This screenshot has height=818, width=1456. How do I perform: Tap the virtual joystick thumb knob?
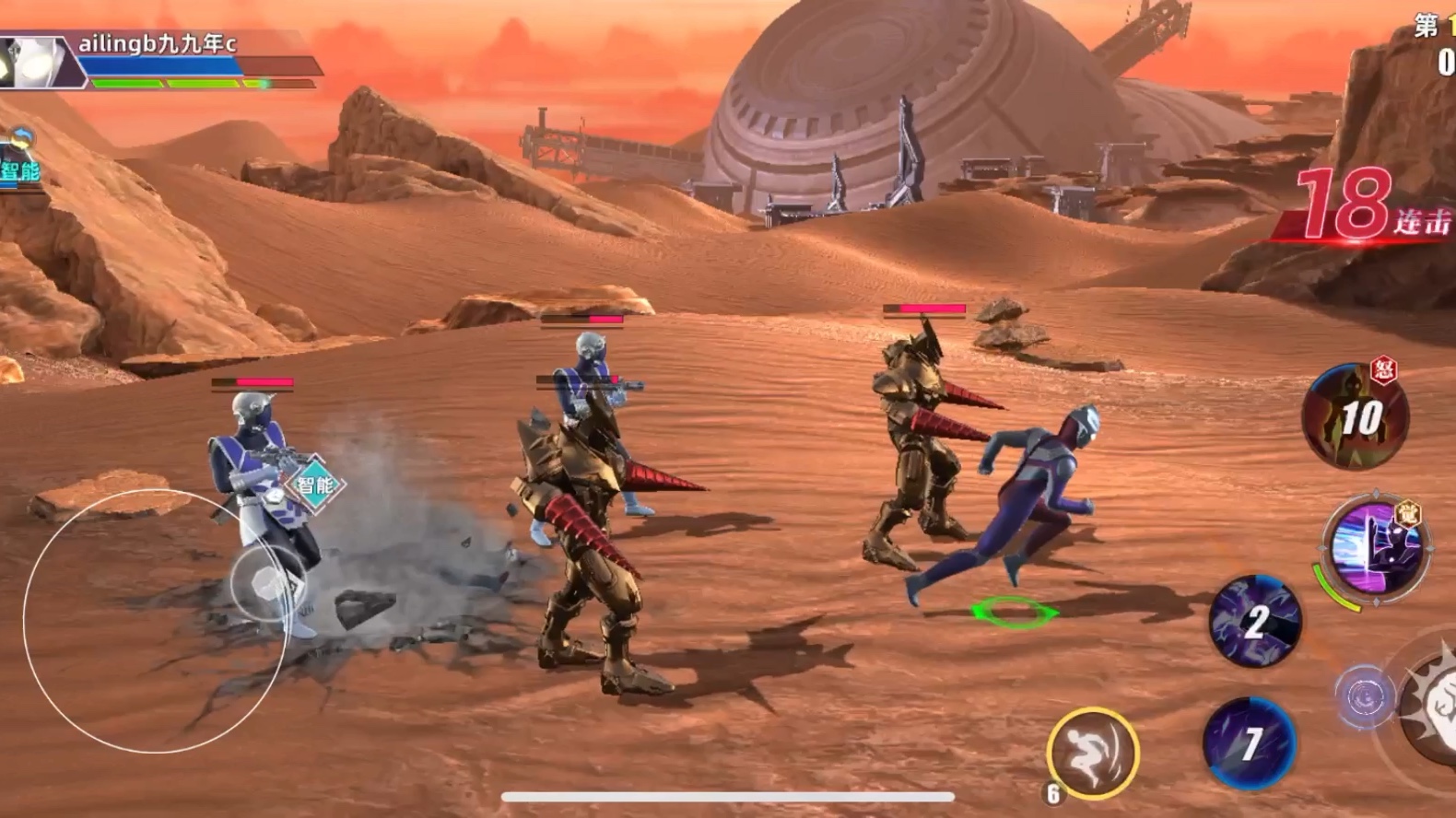coord(268,585)
